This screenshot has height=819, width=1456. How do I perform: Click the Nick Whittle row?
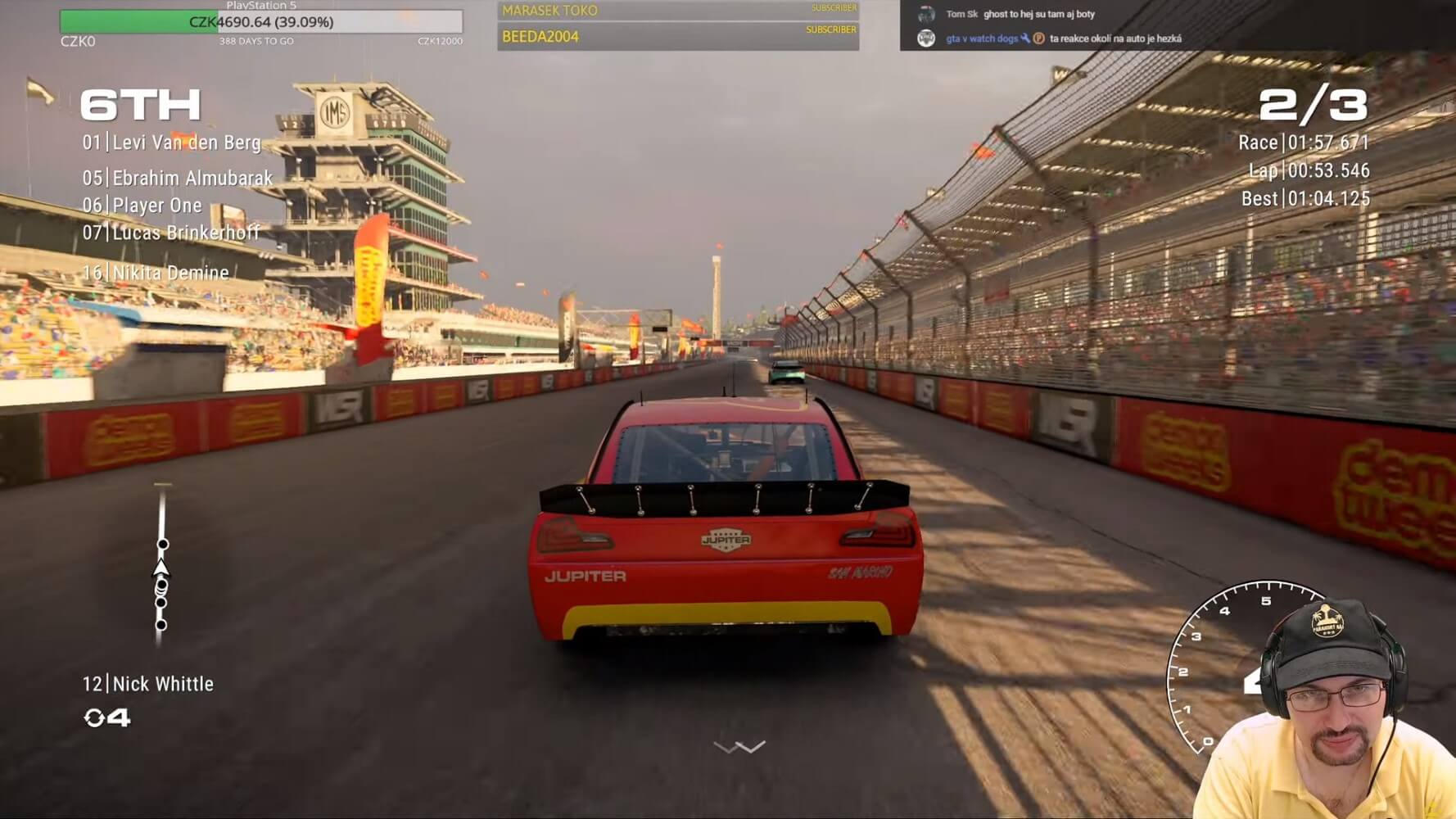(x=148, y=684)
